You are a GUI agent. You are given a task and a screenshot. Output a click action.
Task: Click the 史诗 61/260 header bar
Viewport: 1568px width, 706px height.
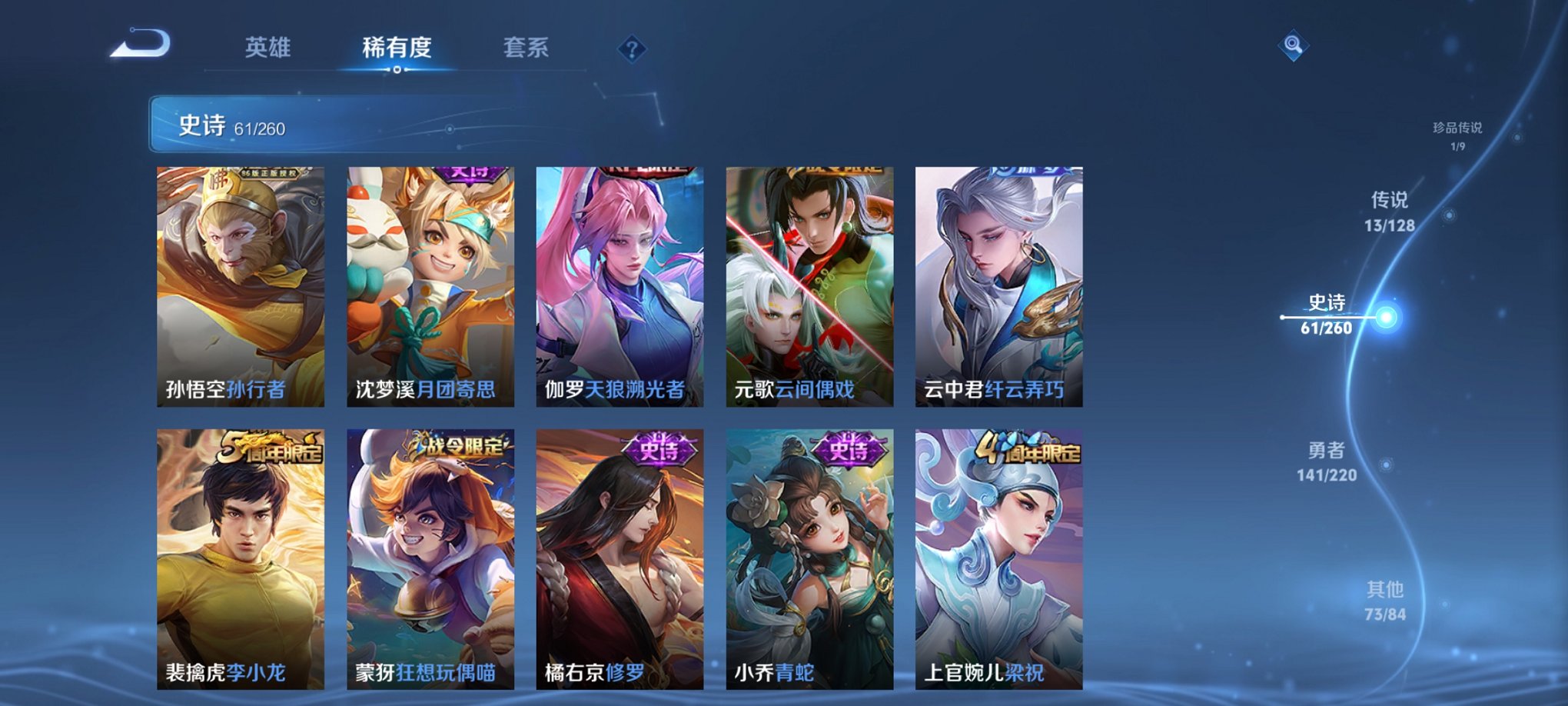(x=307, y=126)
